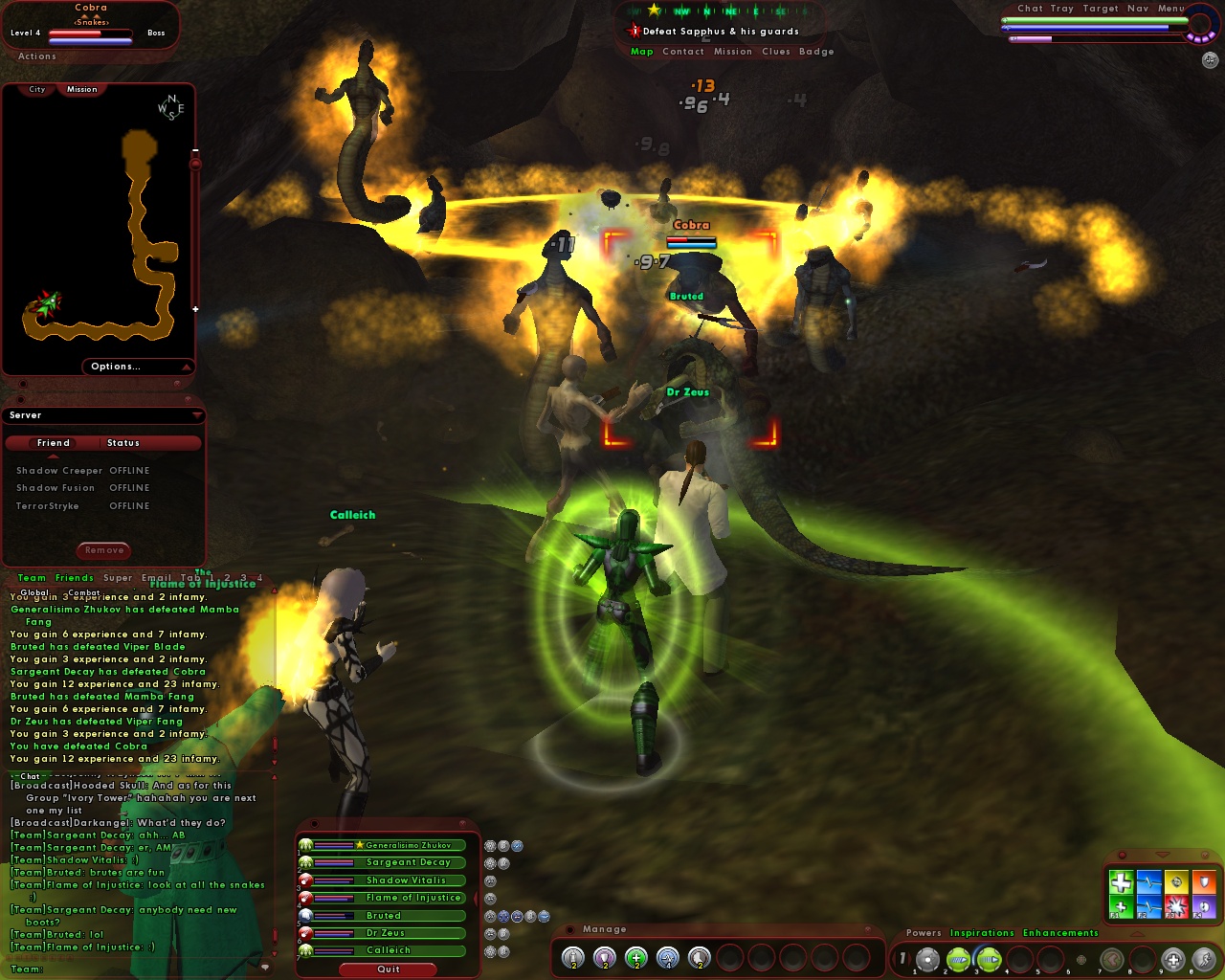Screen dimensions: 1225x980
Task: Collapse the inspiration tray using its arrow
Action: tap(1161, 855)
